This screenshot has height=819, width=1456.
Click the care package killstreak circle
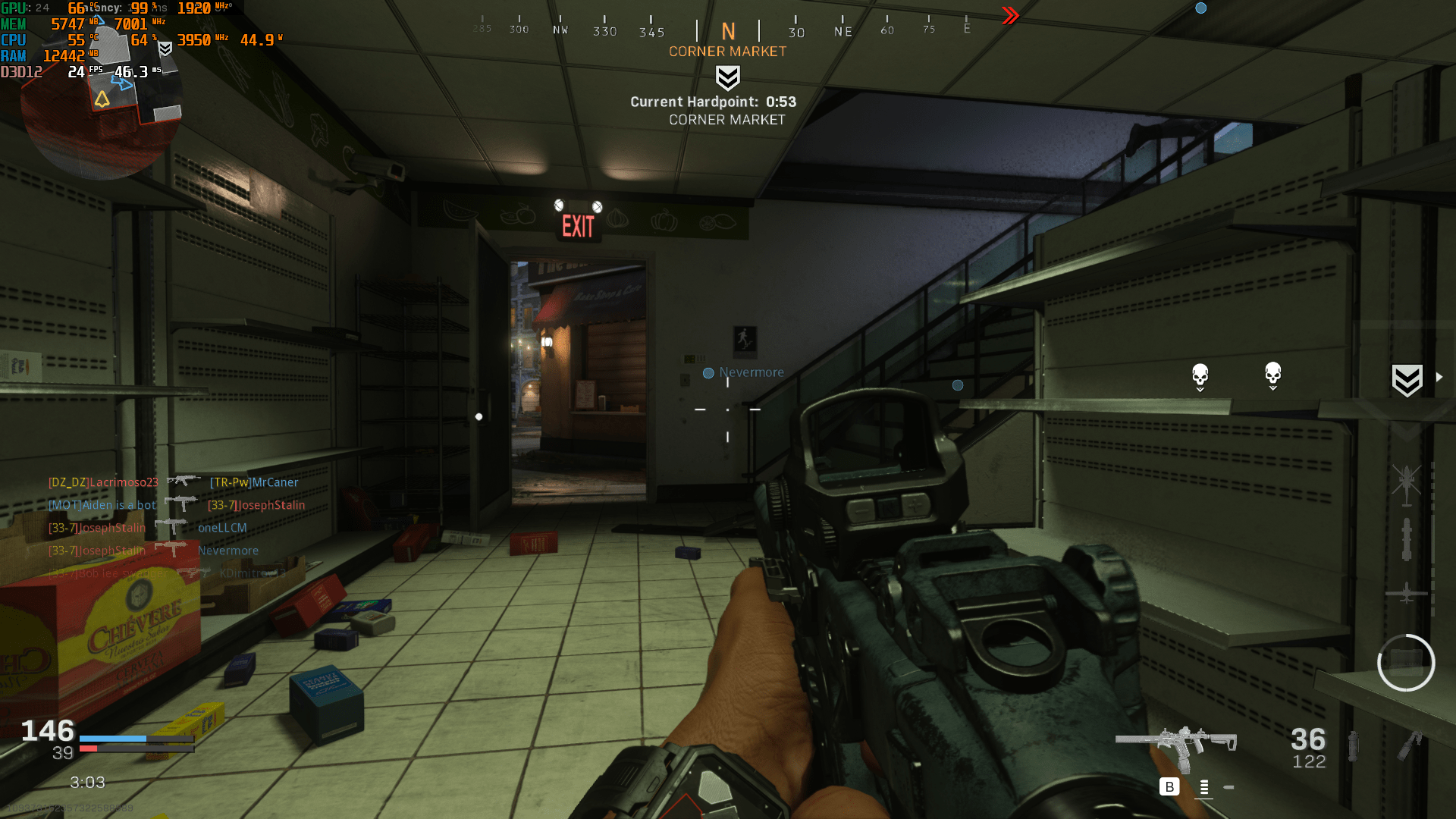[1407, 662]
